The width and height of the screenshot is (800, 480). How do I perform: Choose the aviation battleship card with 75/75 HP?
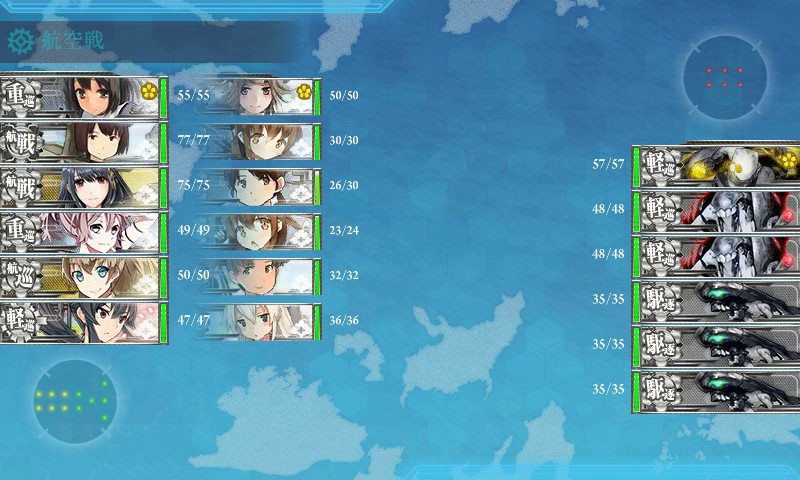point(83,187)
